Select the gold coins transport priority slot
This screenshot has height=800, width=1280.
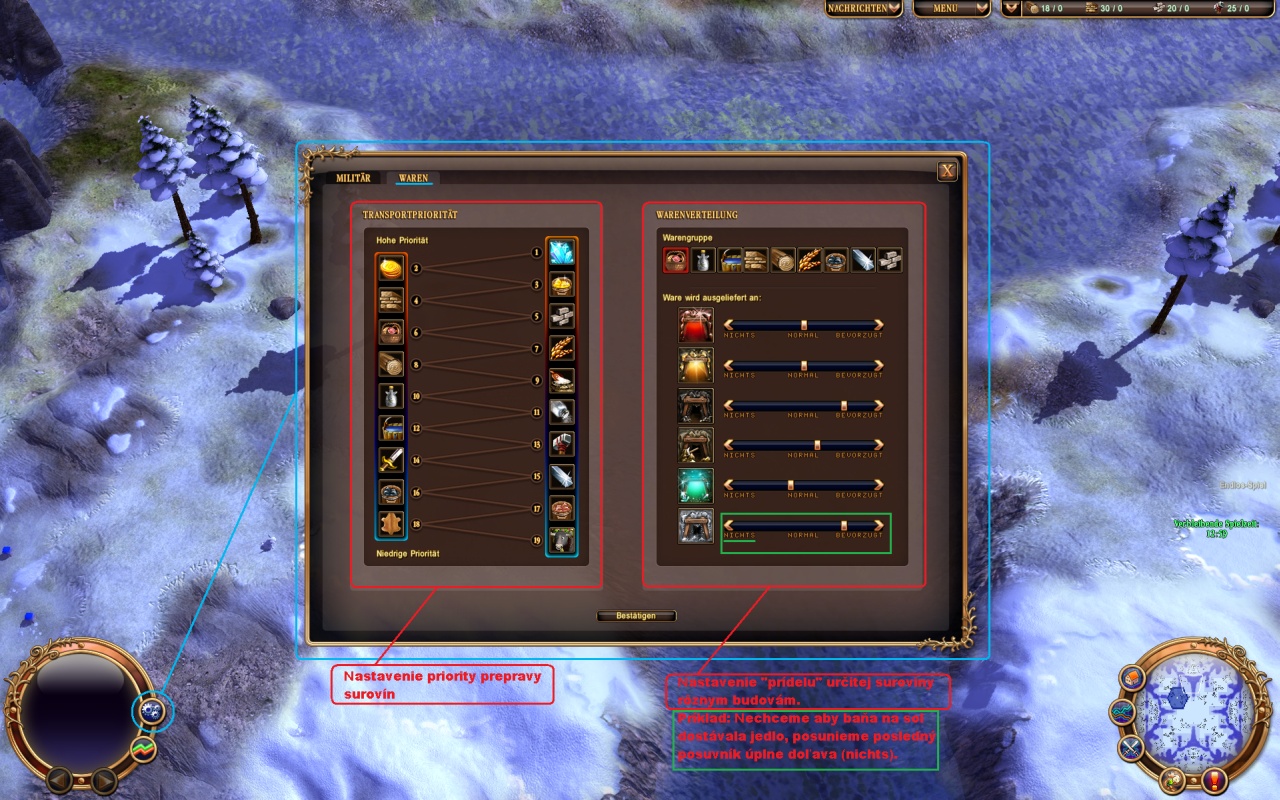click(391, 268)
